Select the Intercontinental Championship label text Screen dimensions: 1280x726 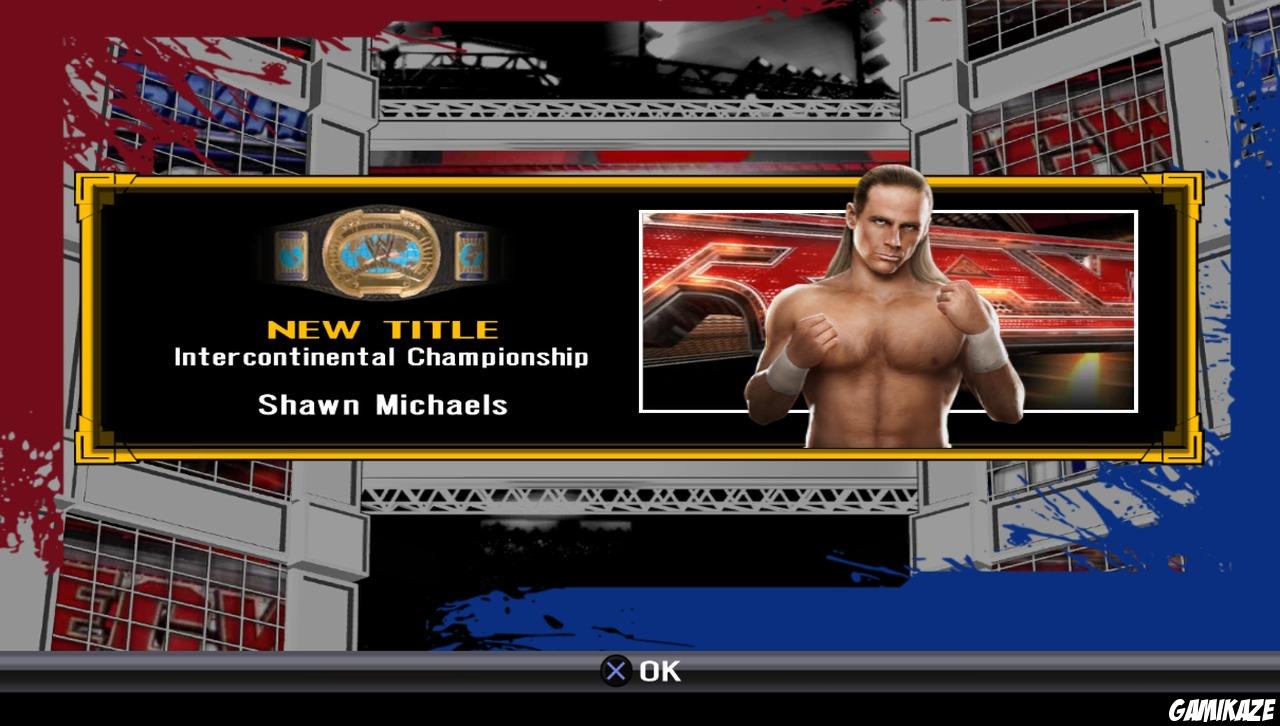coord(383,357)
